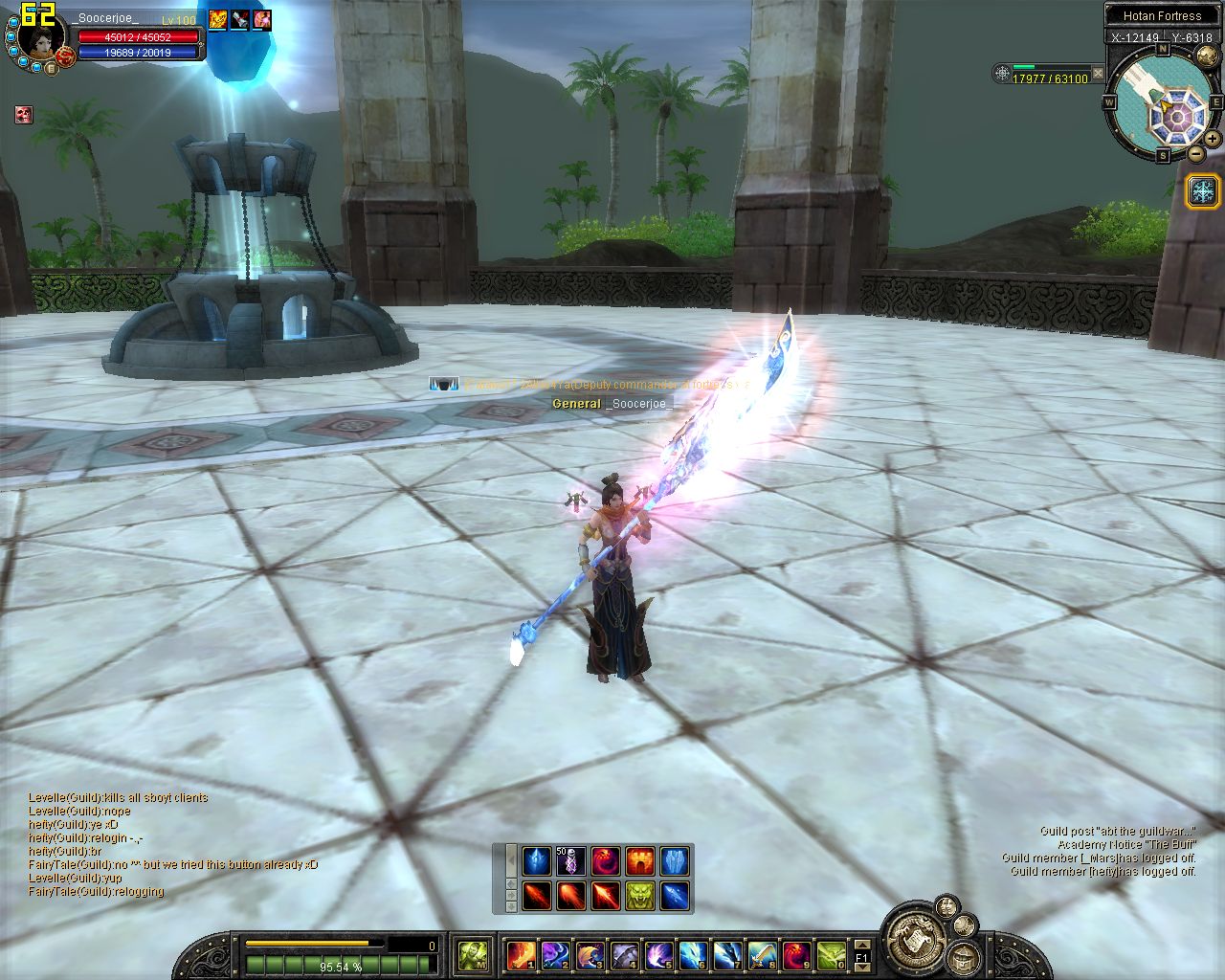Use the green skill in hotbar slot 0
This screenshot has height=980, width=1225.
click(x=831, y=953)
